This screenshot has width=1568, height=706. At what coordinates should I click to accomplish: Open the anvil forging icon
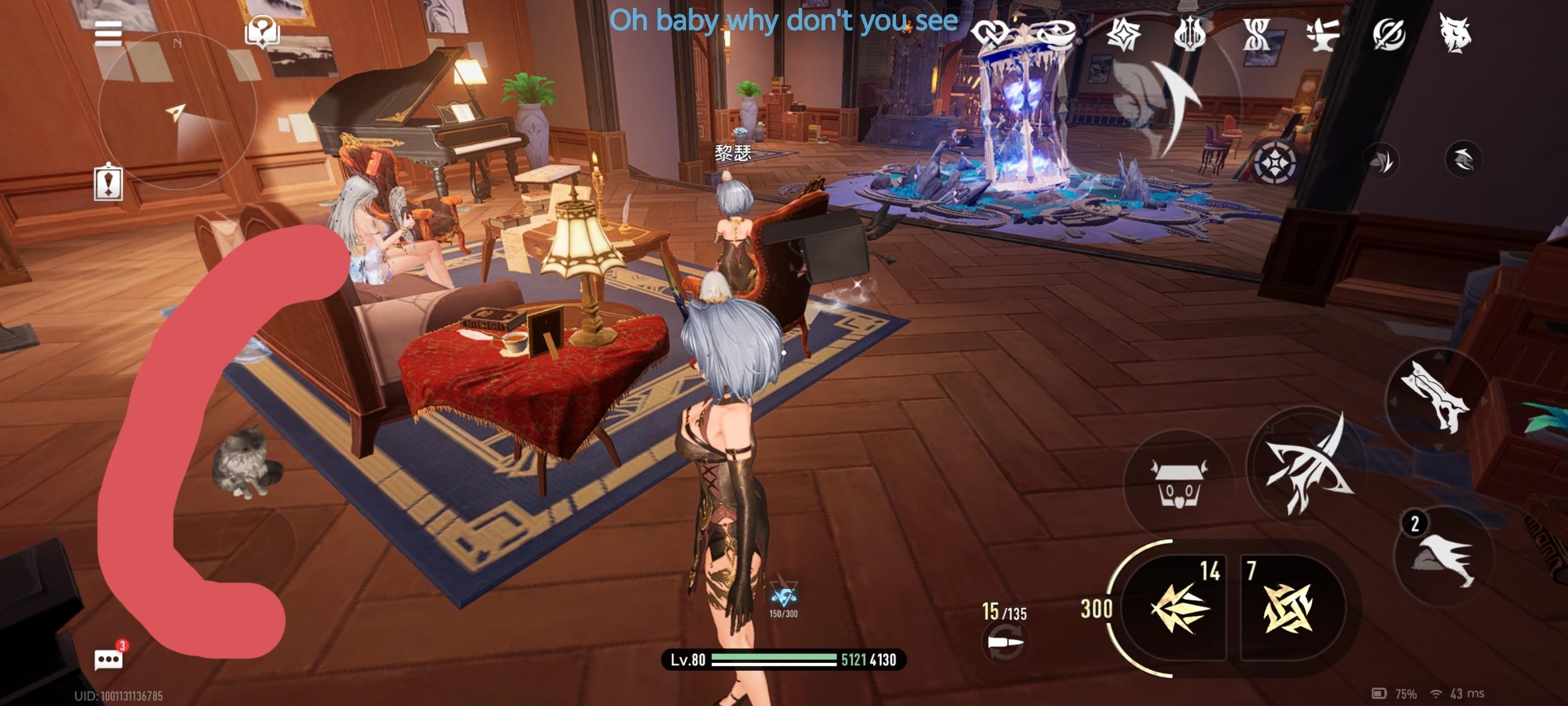tap(1323, 34)
